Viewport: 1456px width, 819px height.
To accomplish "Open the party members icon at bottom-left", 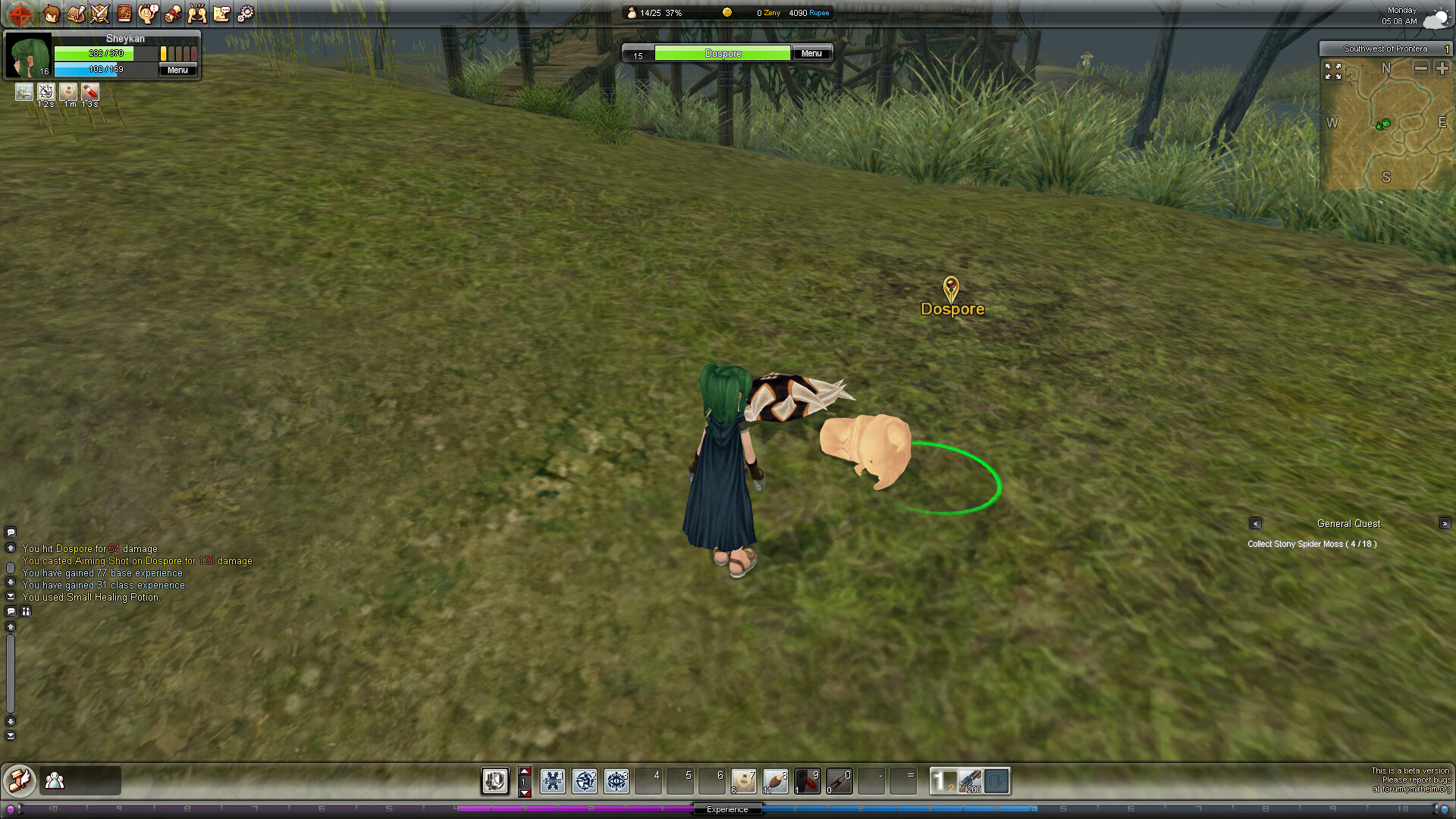I will pyautogui.click(x=55, y=780).
